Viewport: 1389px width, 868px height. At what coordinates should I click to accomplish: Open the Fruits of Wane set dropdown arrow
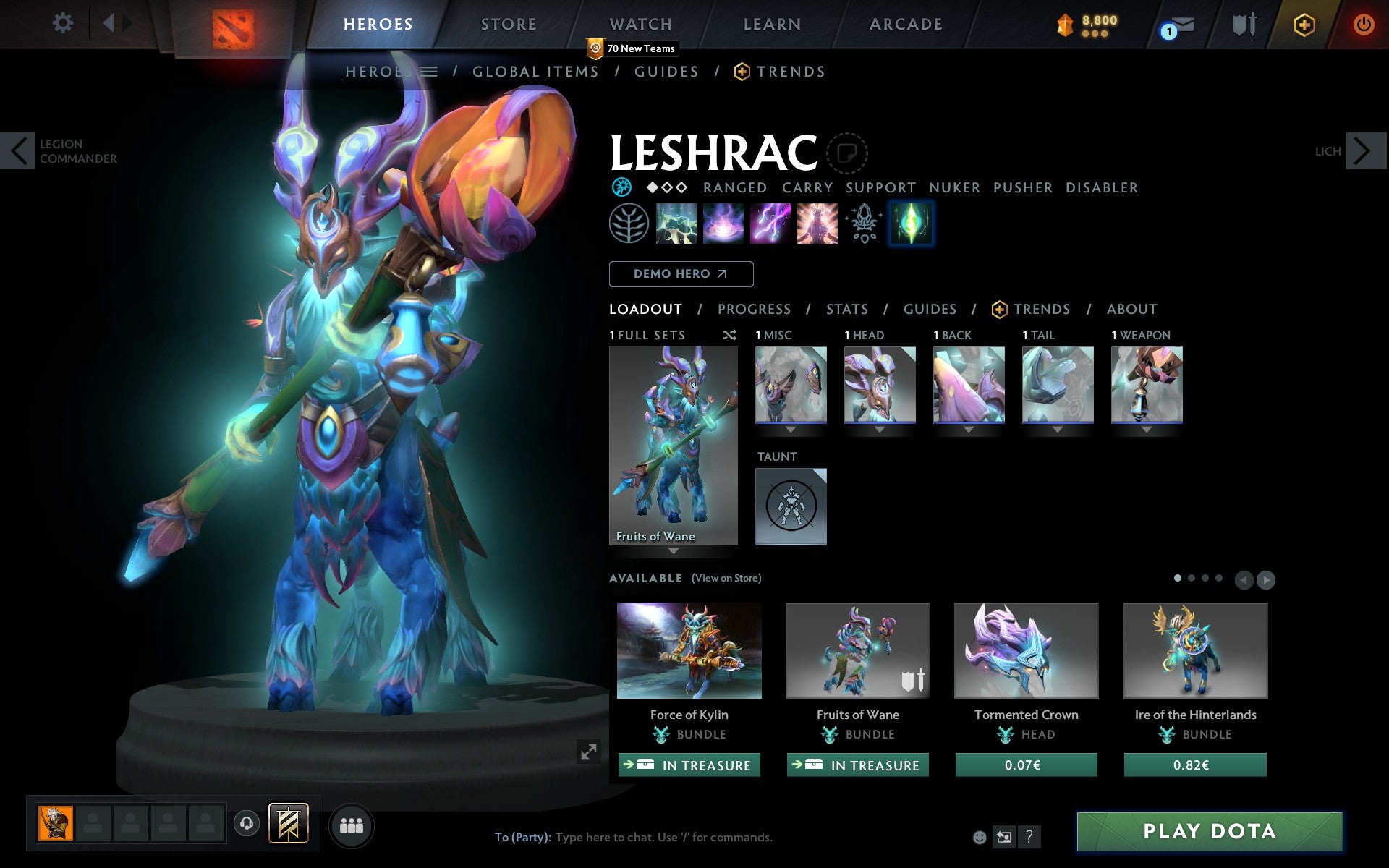pyautogui.click(x=674, y=551)
